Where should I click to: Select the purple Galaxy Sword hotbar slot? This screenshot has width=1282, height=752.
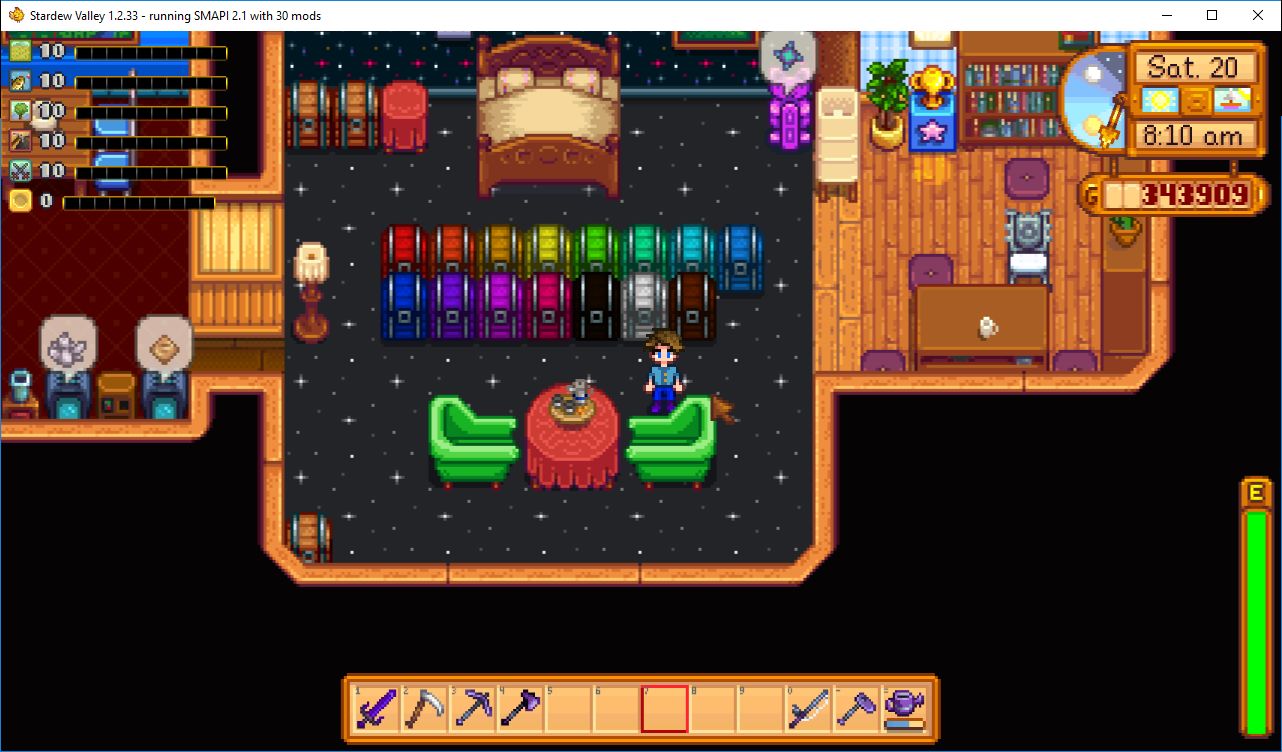[376, 709]
